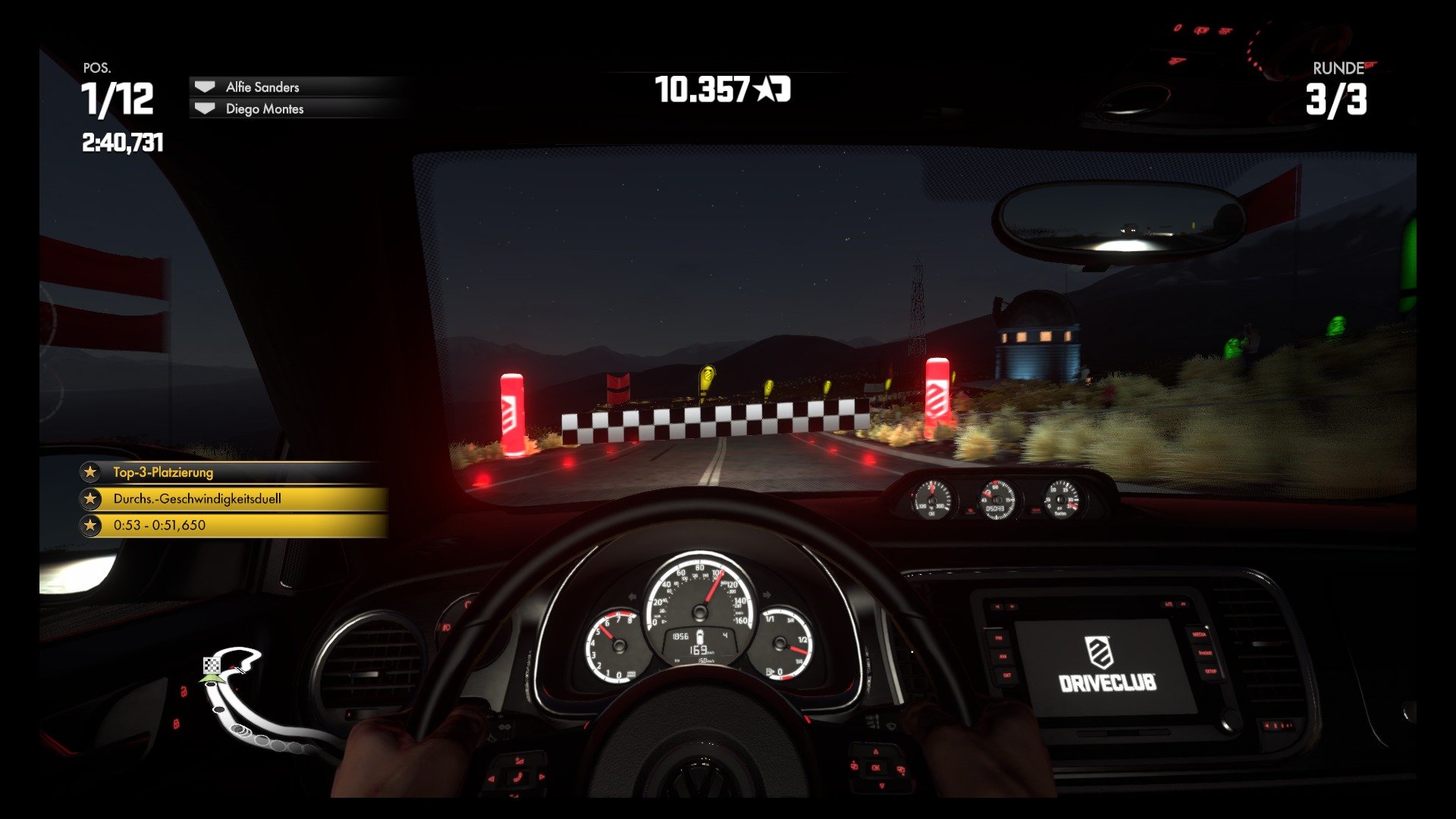Click the DRIVECLUB shield logo on the infotainment screen
The width and height of the screenshot is (1456, 819).
pyautogui.click(x=1099, y=652)
